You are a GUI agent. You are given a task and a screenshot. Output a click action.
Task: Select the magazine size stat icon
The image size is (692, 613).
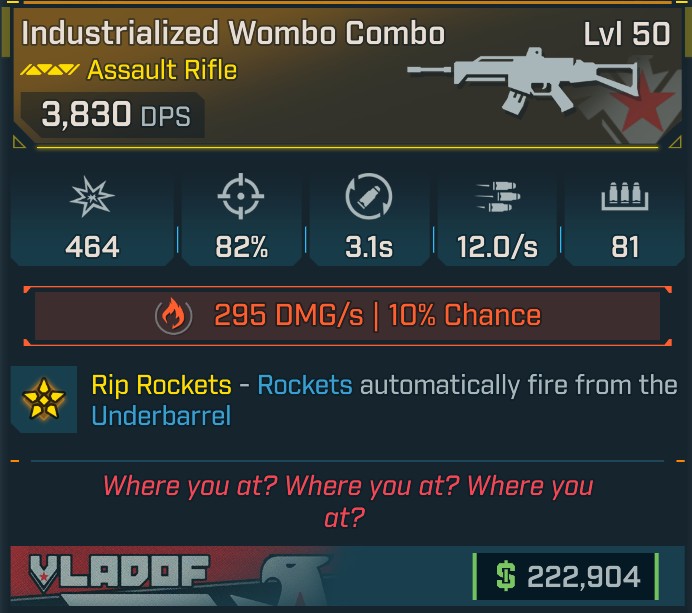[x=625, y=199]
